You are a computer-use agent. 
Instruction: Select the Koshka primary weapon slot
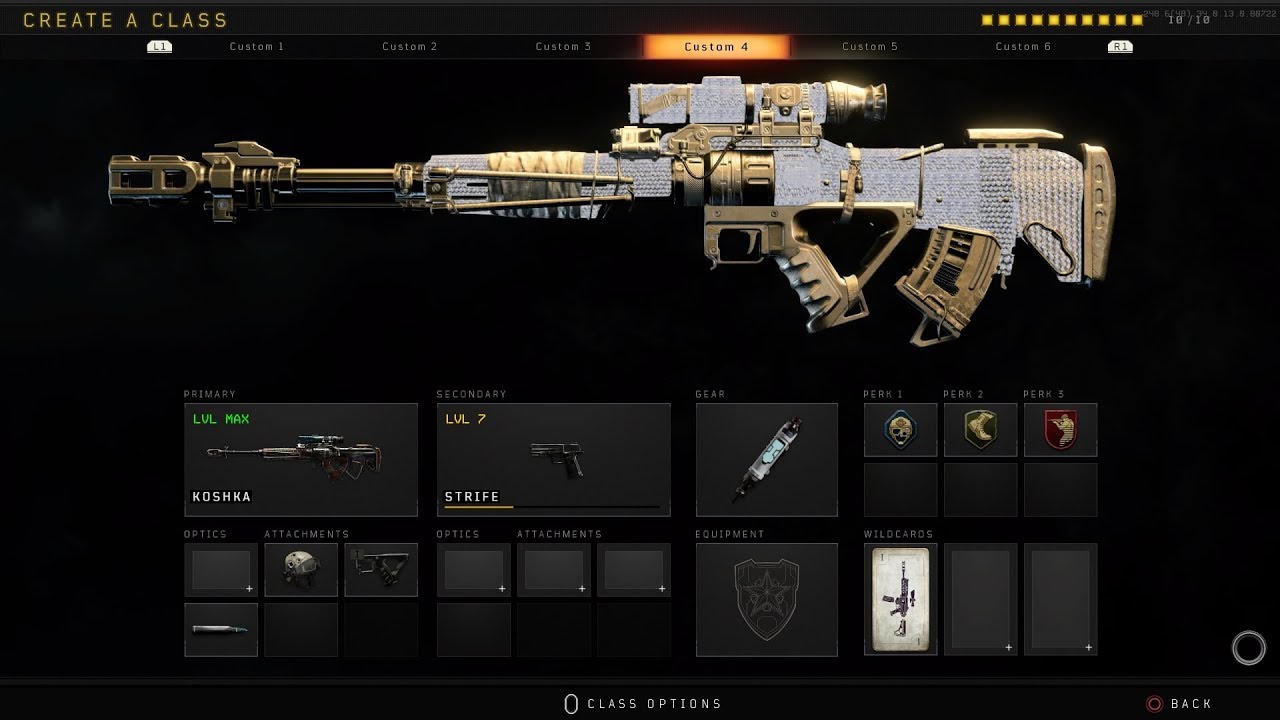pyautogui.click(x=301, y=460)
